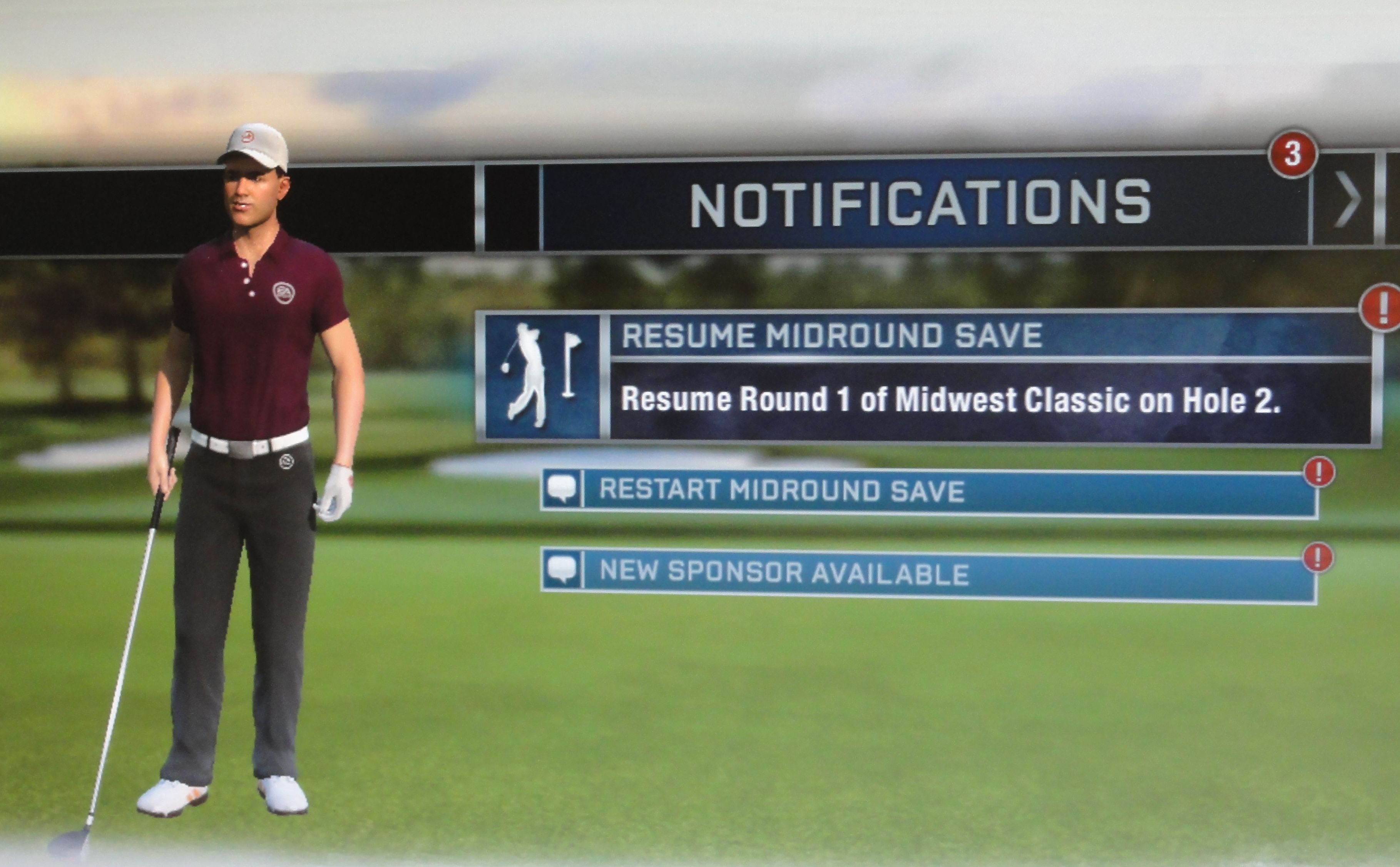Open the New Sponsor Available notification

coord(929,573)
